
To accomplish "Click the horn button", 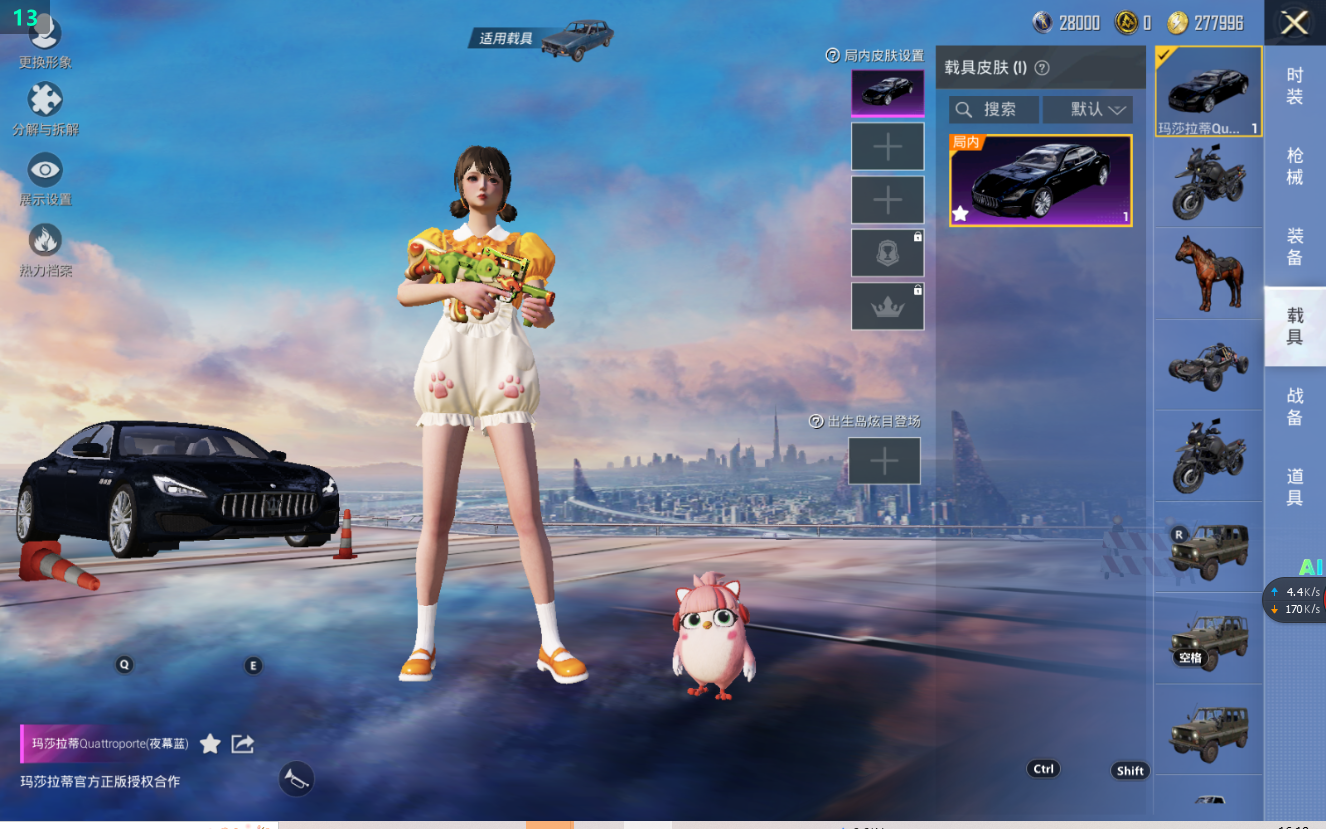I will pos(296,779).
